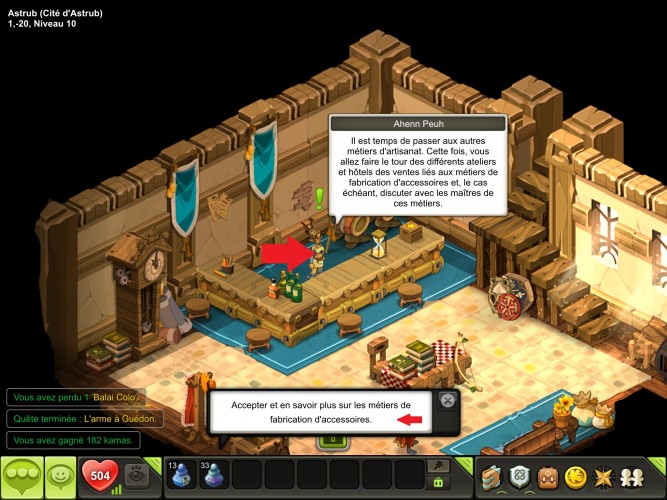Open the two-characters friends icon
The width and height of the screenshot is (667, 500).
[x=632, y=477]
